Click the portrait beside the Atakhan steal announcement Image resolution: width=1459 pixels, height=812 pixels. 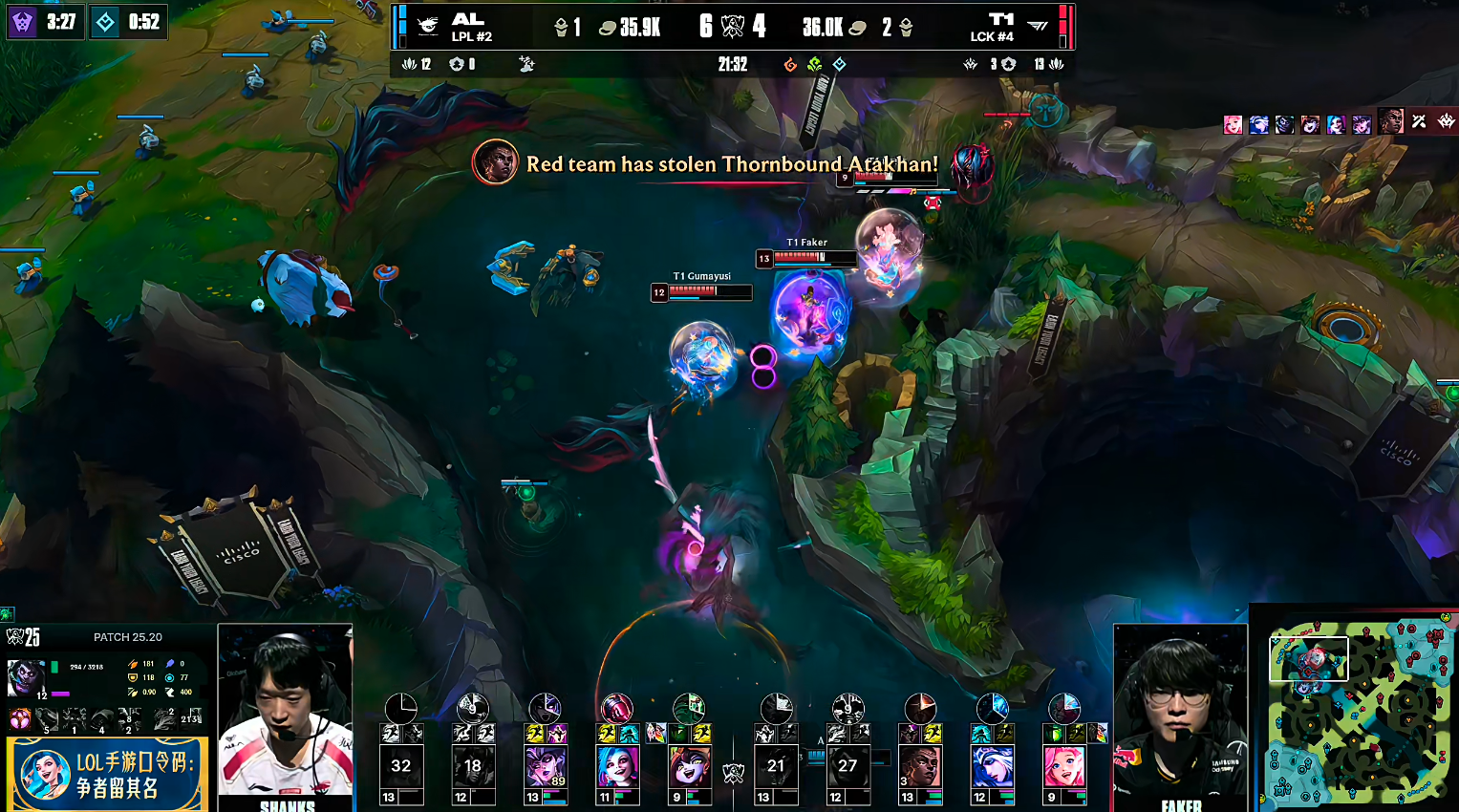click(x=495, y=162)
